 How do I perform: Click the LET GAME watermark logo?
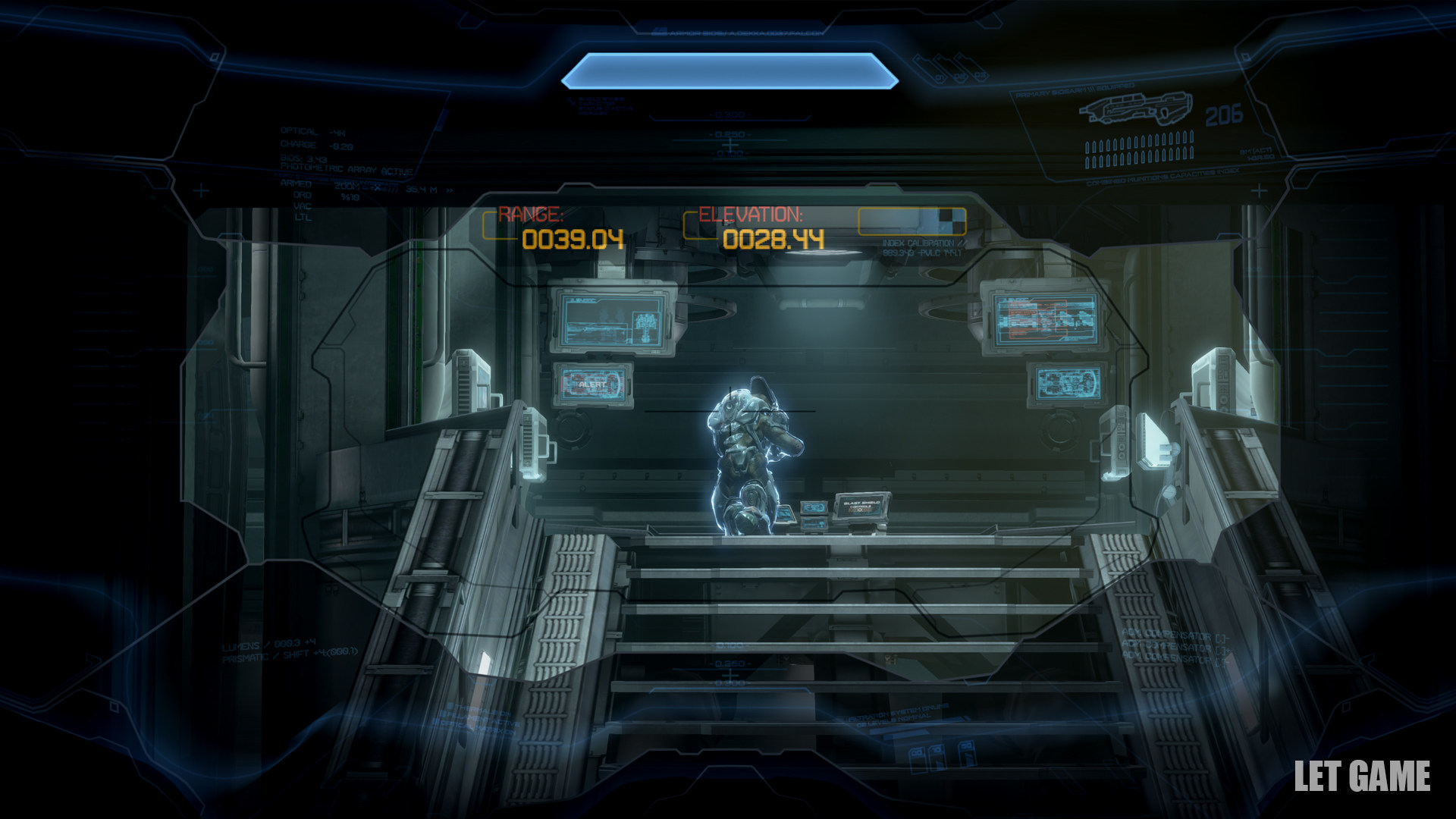[x=1362, y=777]
